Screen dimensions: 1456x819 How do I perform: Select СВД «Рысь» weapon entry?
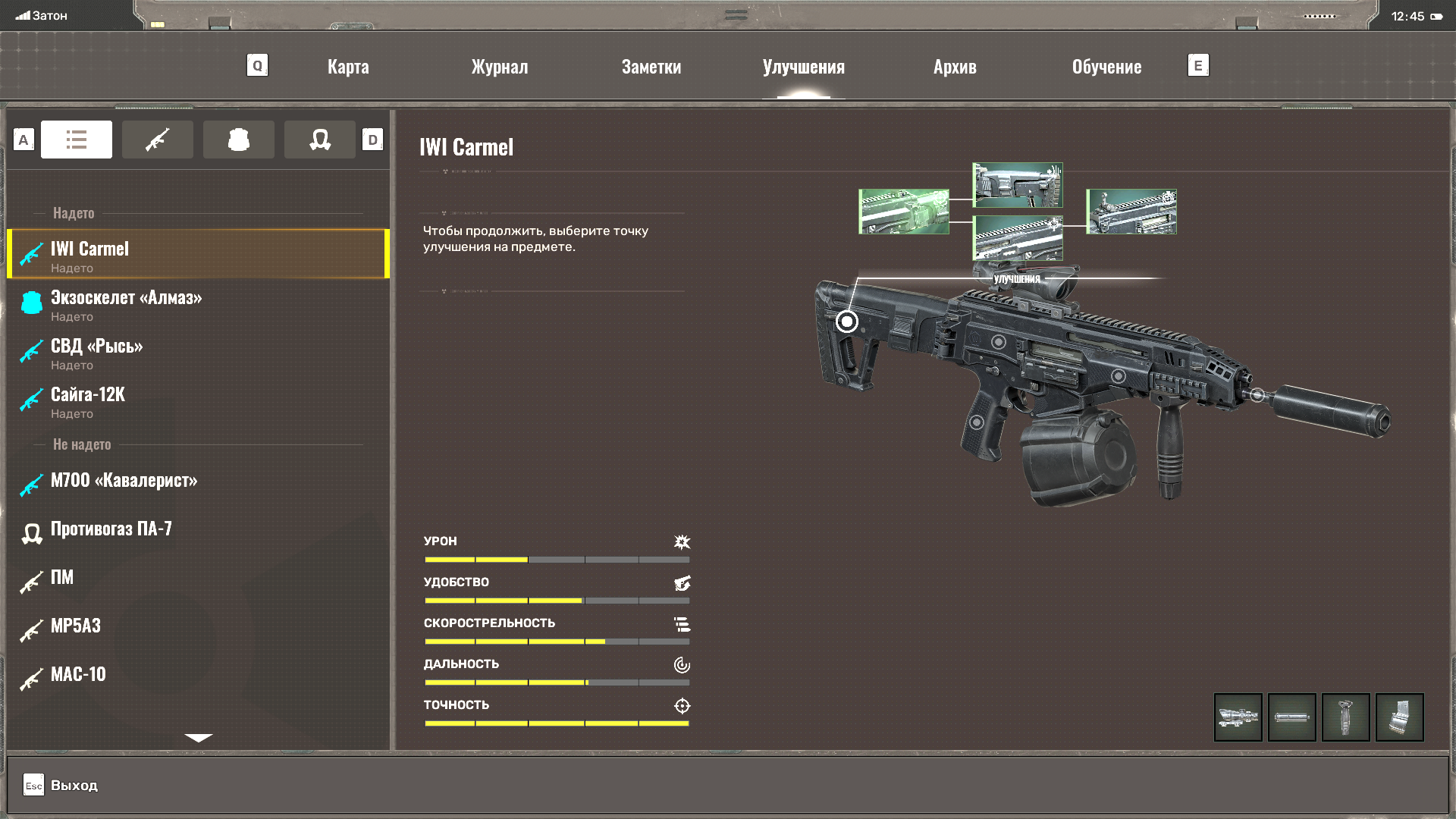click(x=97, y=353)
